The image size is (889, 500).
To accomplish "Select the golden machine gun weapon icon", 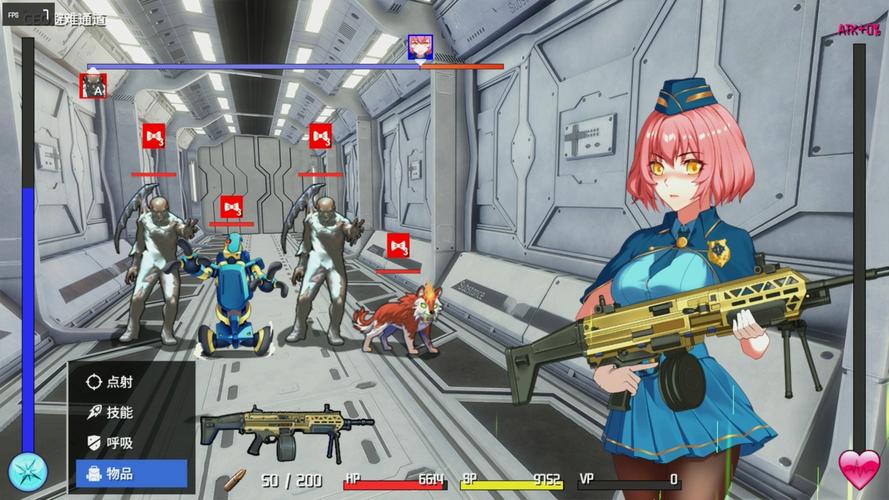I will tap(286, 429).
